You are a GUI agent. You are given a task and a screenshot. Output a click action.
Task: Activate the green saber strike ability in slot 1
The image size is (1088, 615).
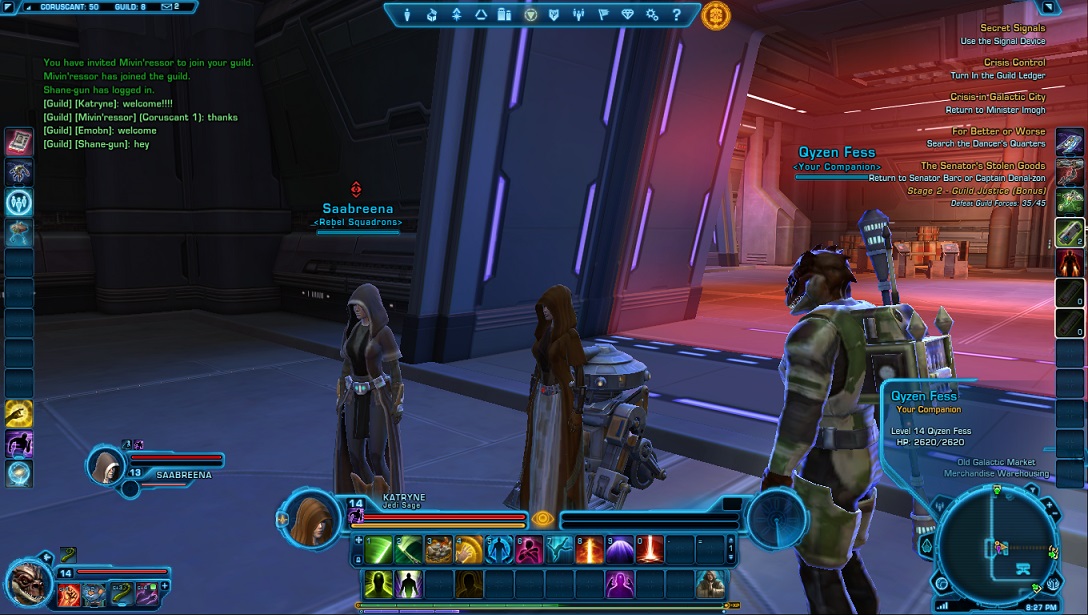(379, 549)
